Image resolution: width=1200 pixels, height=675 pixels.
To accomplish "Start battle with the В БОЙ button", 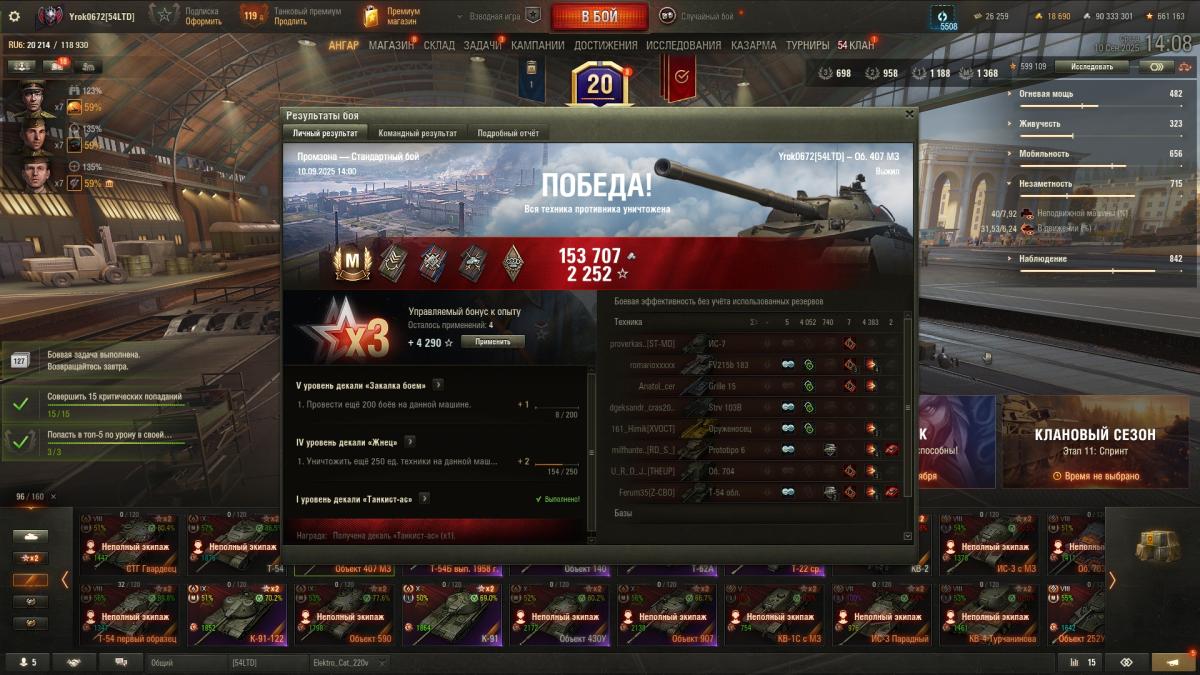I will pos(599,16).
